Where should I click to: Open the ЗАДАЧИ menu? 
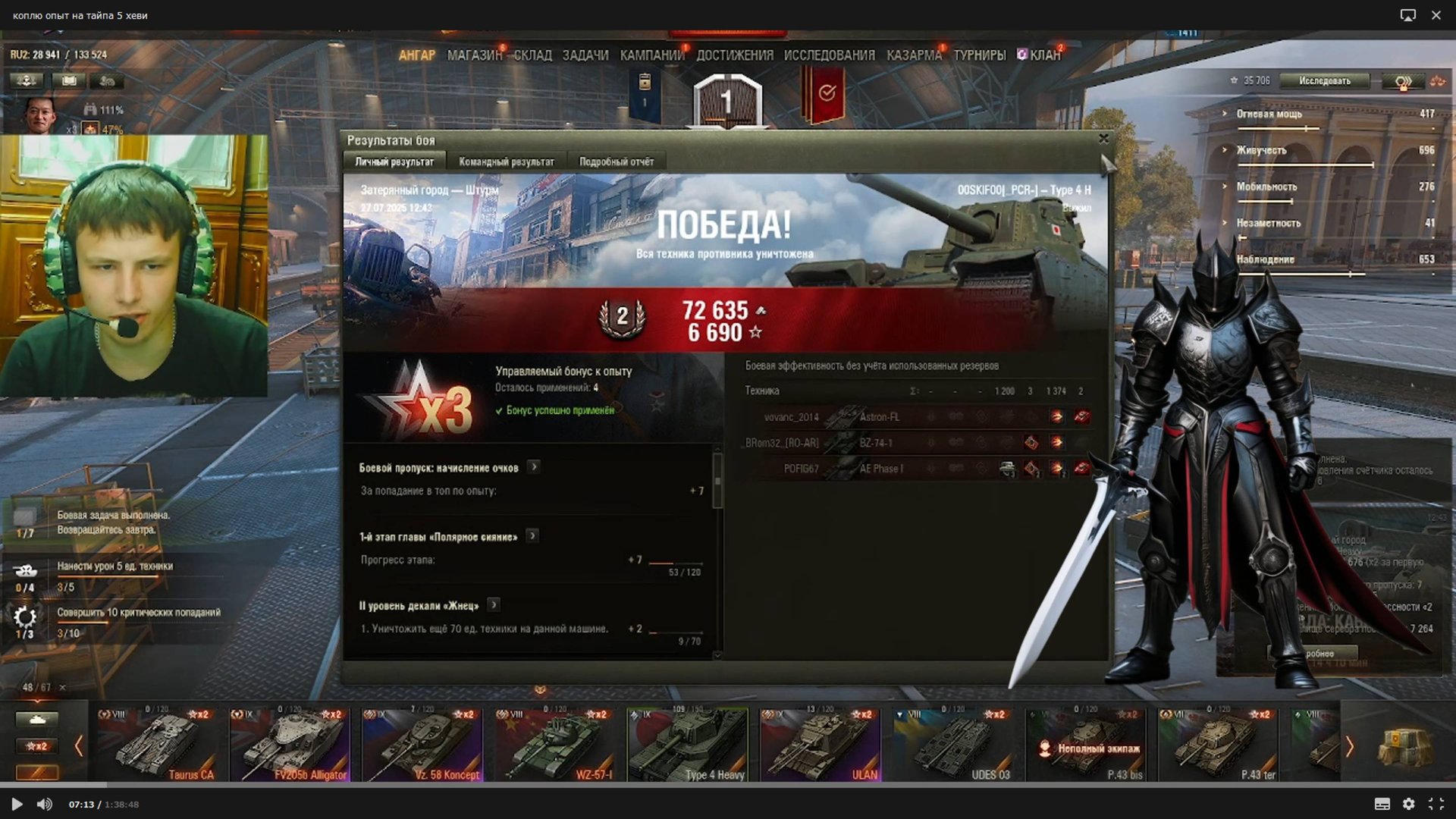click(x=585, y=55)
